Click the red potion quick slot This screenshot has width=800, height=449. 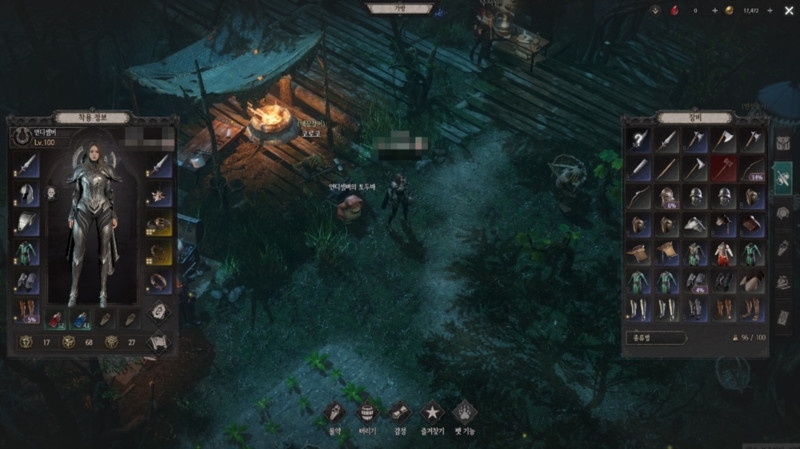coord(58,319)
